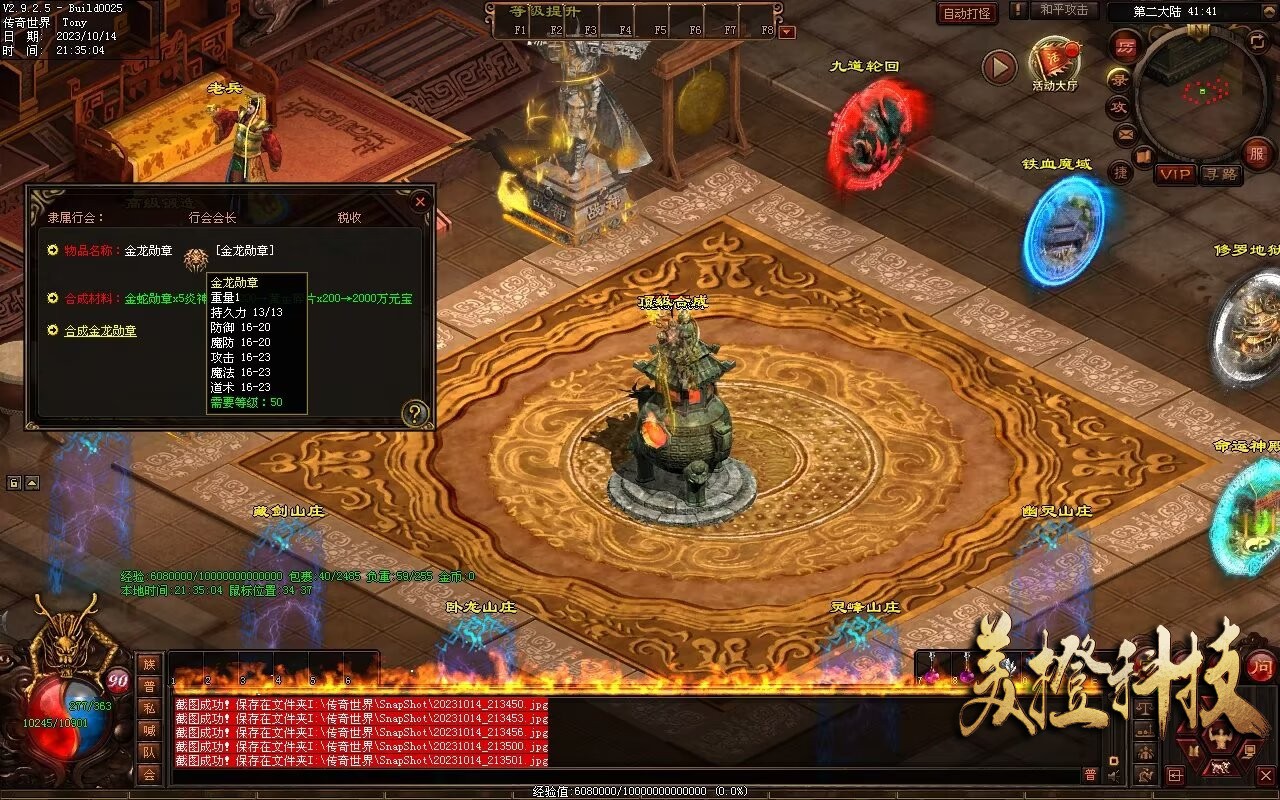1280x800 pixels.
Task: Click the 合成金龙勋章 craft link
Action: point(100,330)
